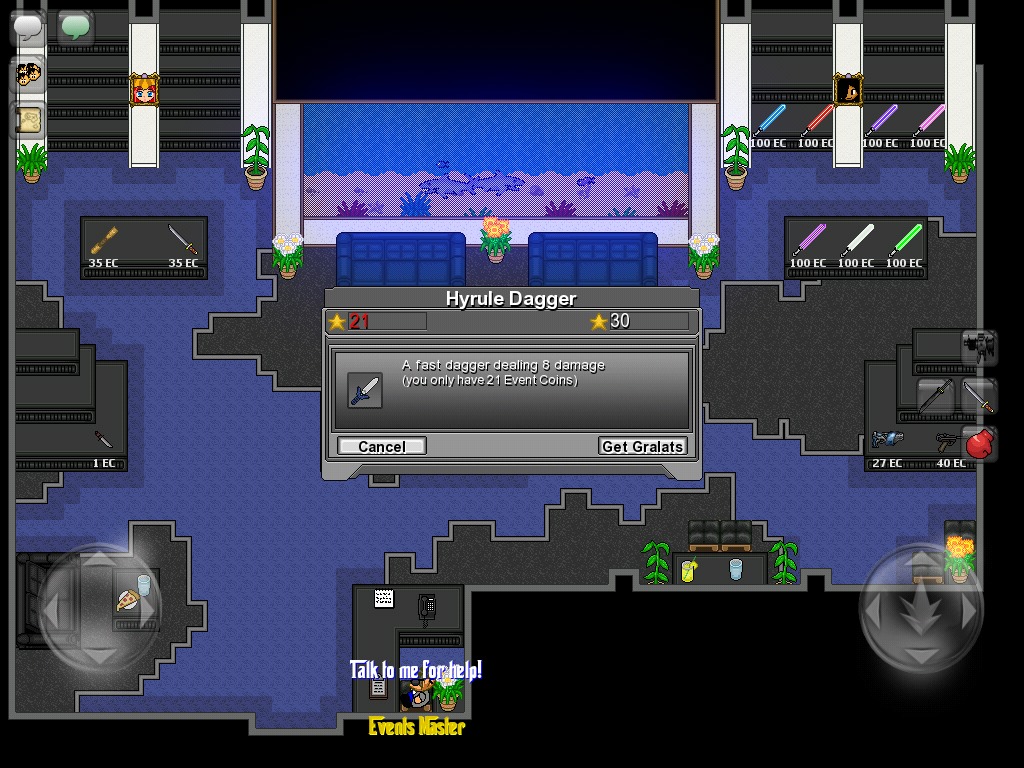Open the green speech bubble chat
The height and width of the screenshot is (768, 1024).
click(75, 27)
